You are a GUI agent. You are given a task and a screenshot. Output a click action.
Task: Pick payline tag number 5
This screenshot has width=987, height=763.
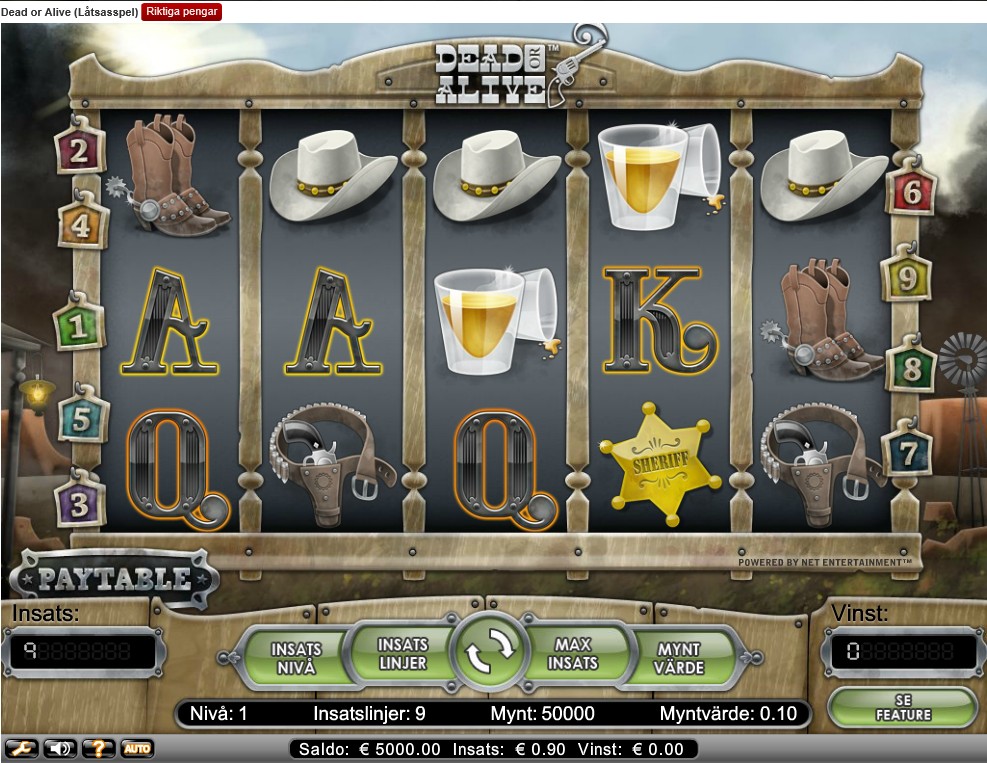(x=82, y=418)
